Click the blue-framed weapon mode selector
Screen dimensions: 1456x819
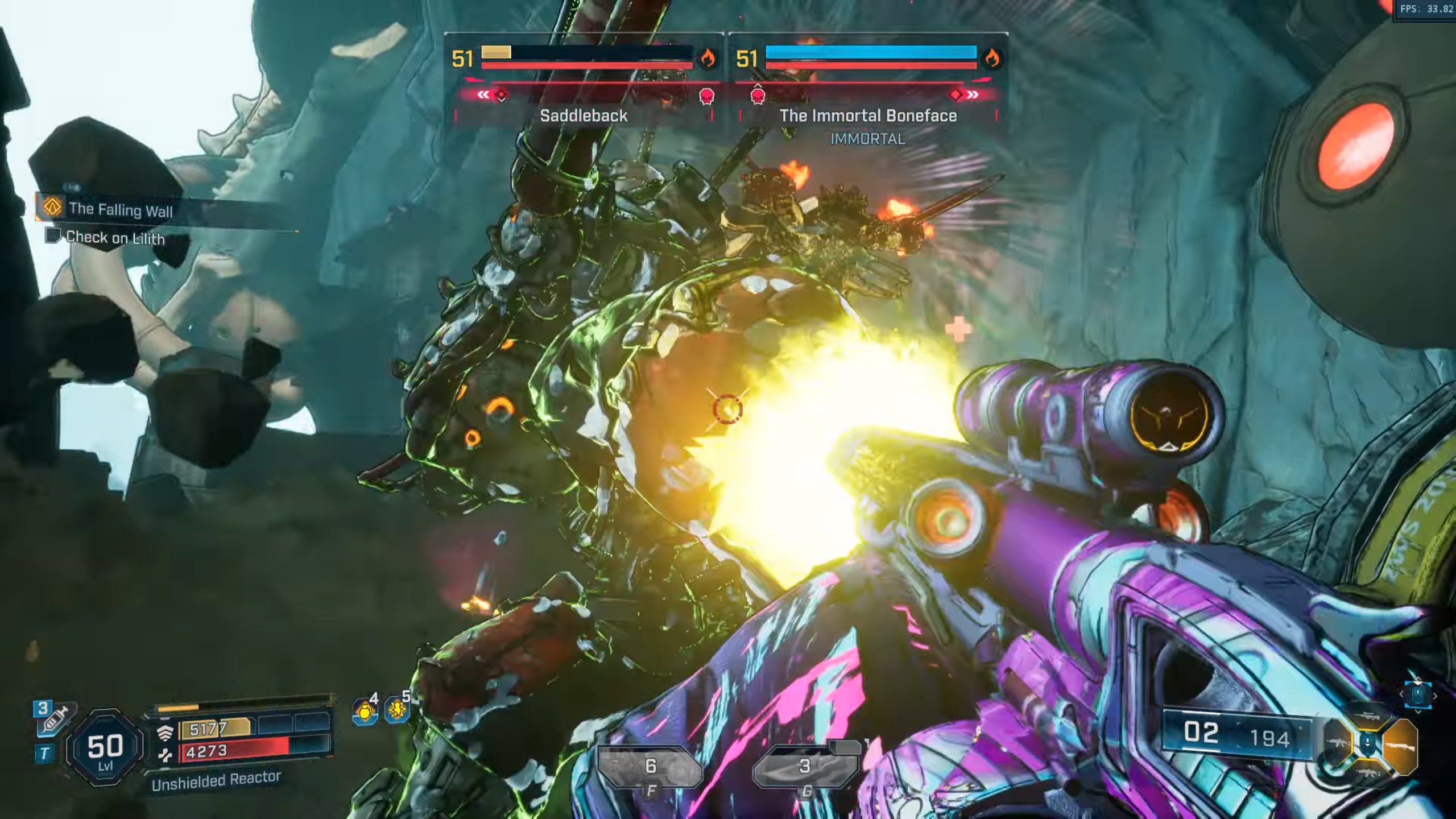(x=1417, y=695)
